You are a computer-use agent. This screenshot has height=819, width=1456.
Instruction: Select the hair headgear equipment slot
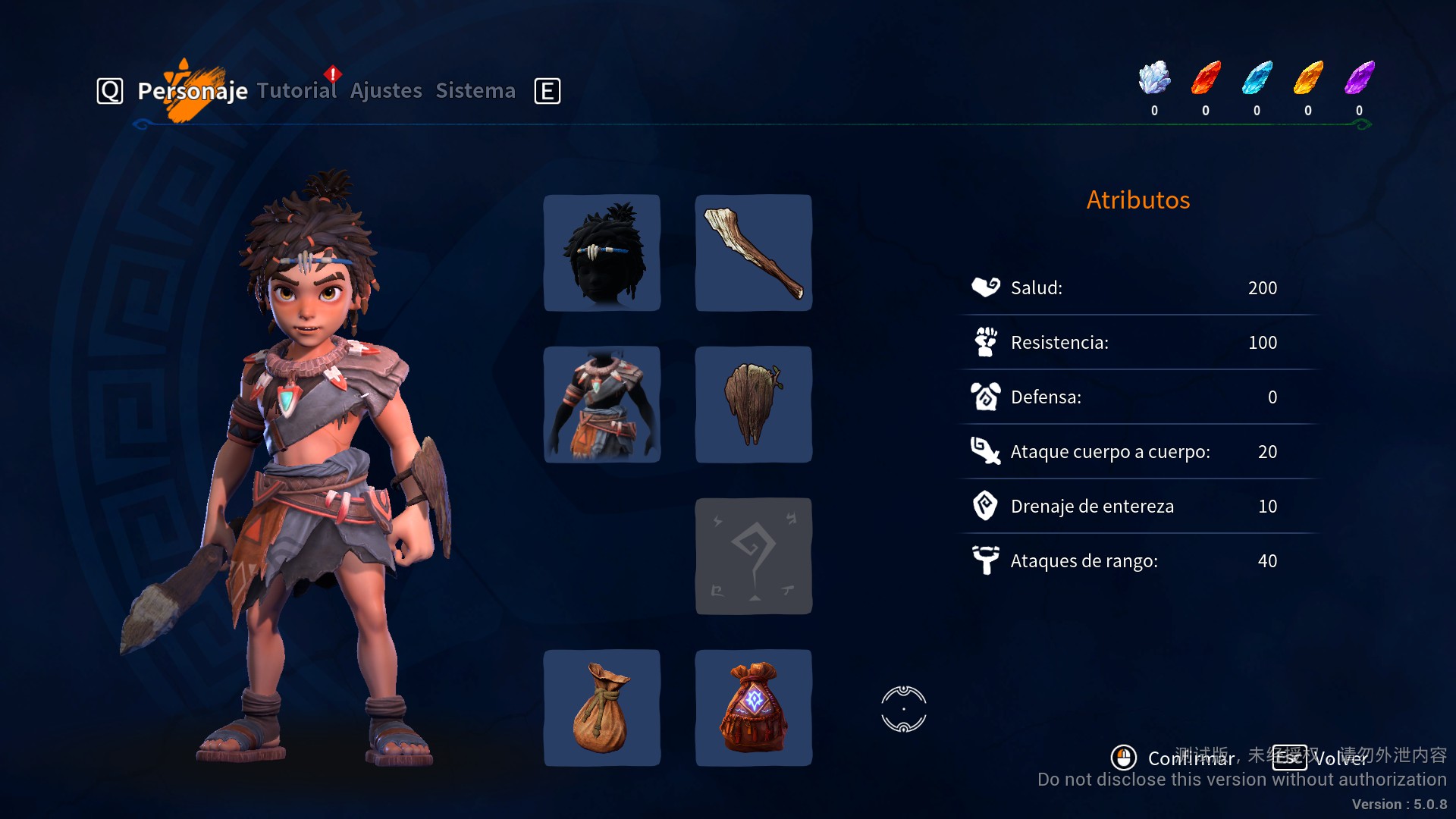(x=602, y=253)
